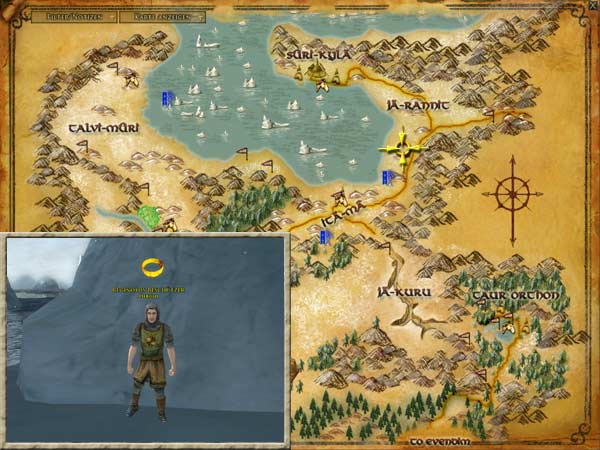The height and width of the screenshot is (450, 600).
Task: Select the yellow crosshair marker on the map
Action: point(402,147)
